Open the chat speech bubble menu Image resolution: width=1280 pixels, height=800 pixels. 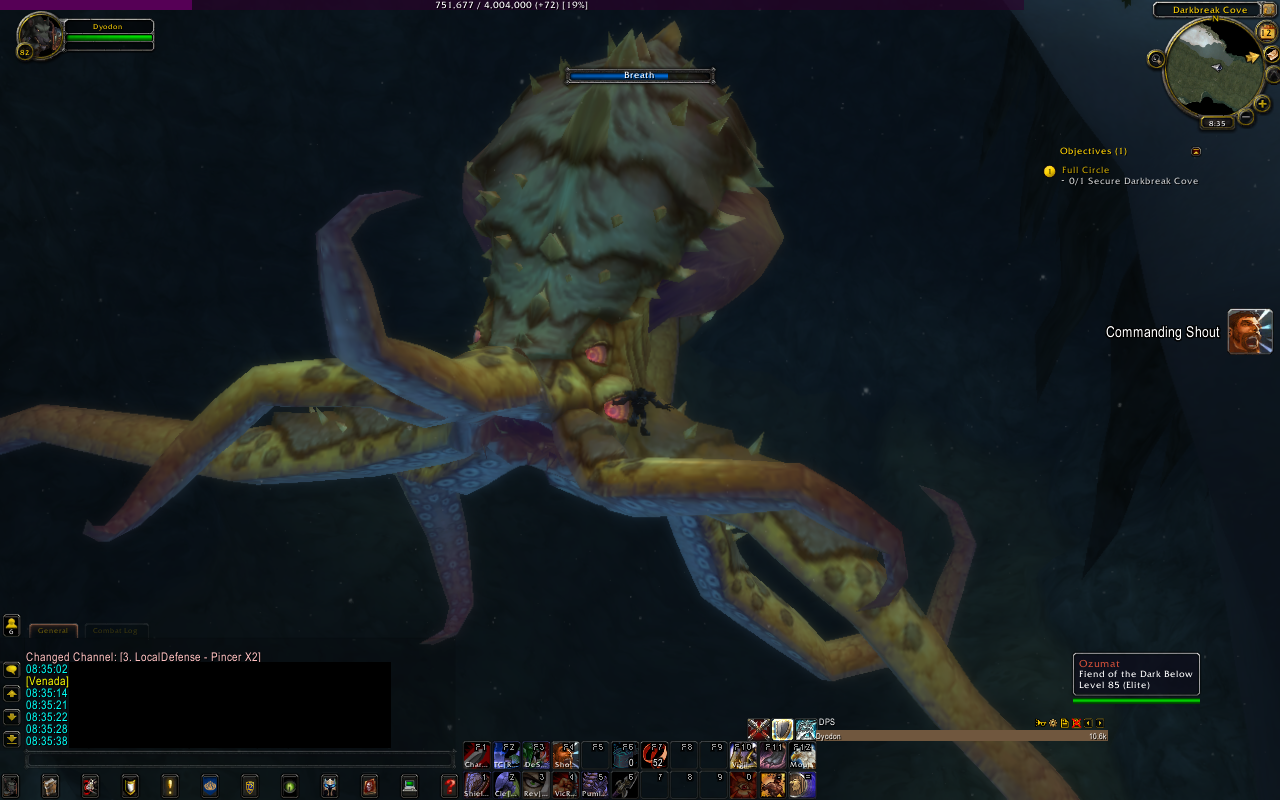(12, 669)
